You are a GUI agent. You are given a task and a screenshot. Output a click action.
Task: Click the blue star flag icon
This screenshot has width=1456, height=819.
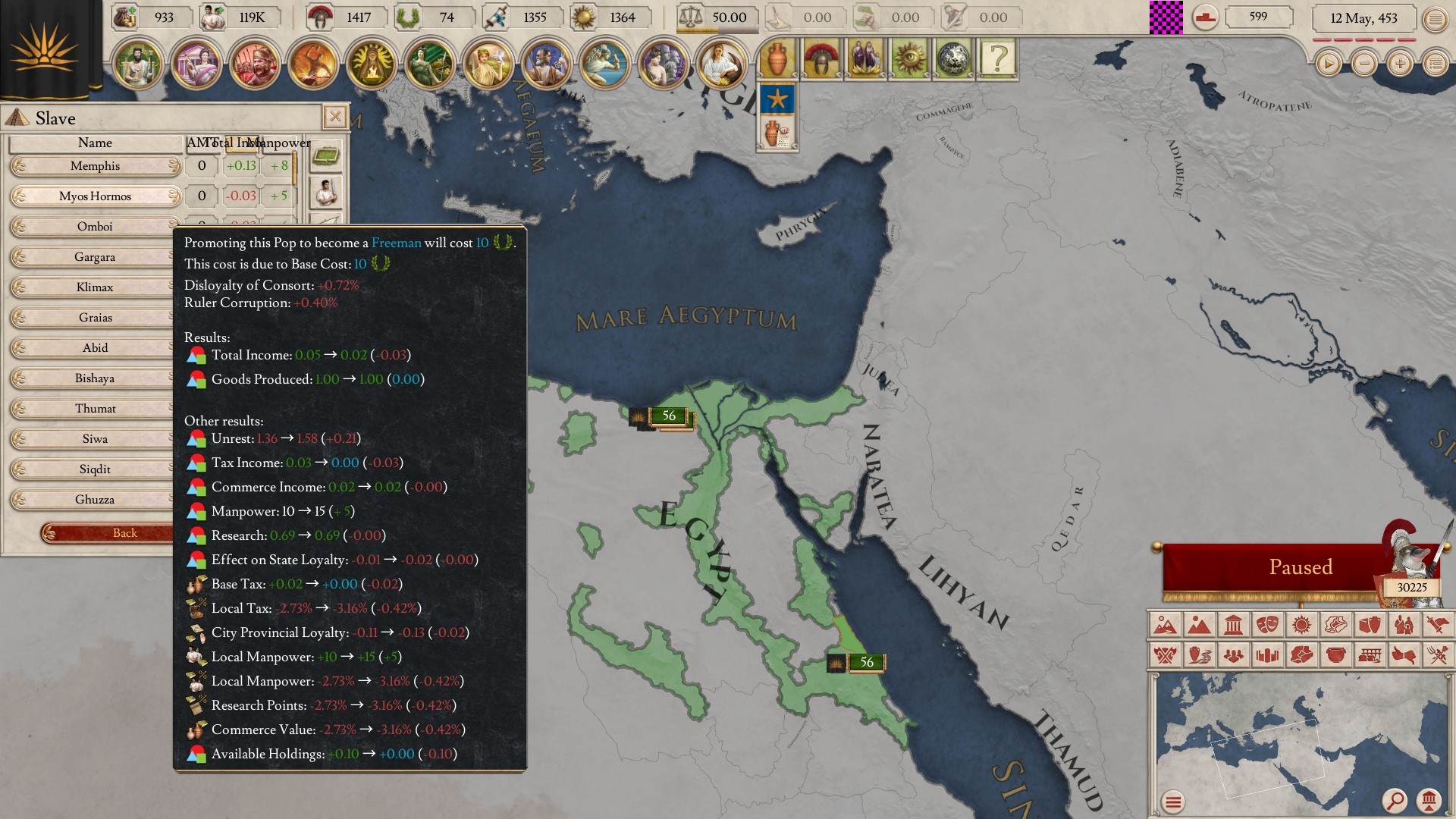point(777,99)
